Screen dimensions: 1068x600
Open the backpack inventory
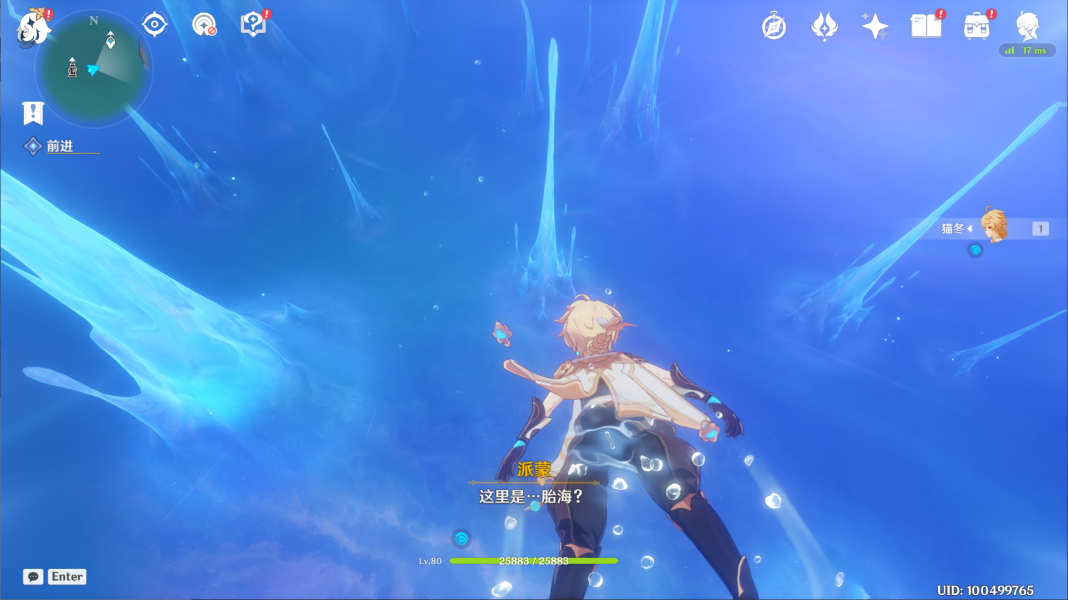pyautogui.click(x=976, y=26)
